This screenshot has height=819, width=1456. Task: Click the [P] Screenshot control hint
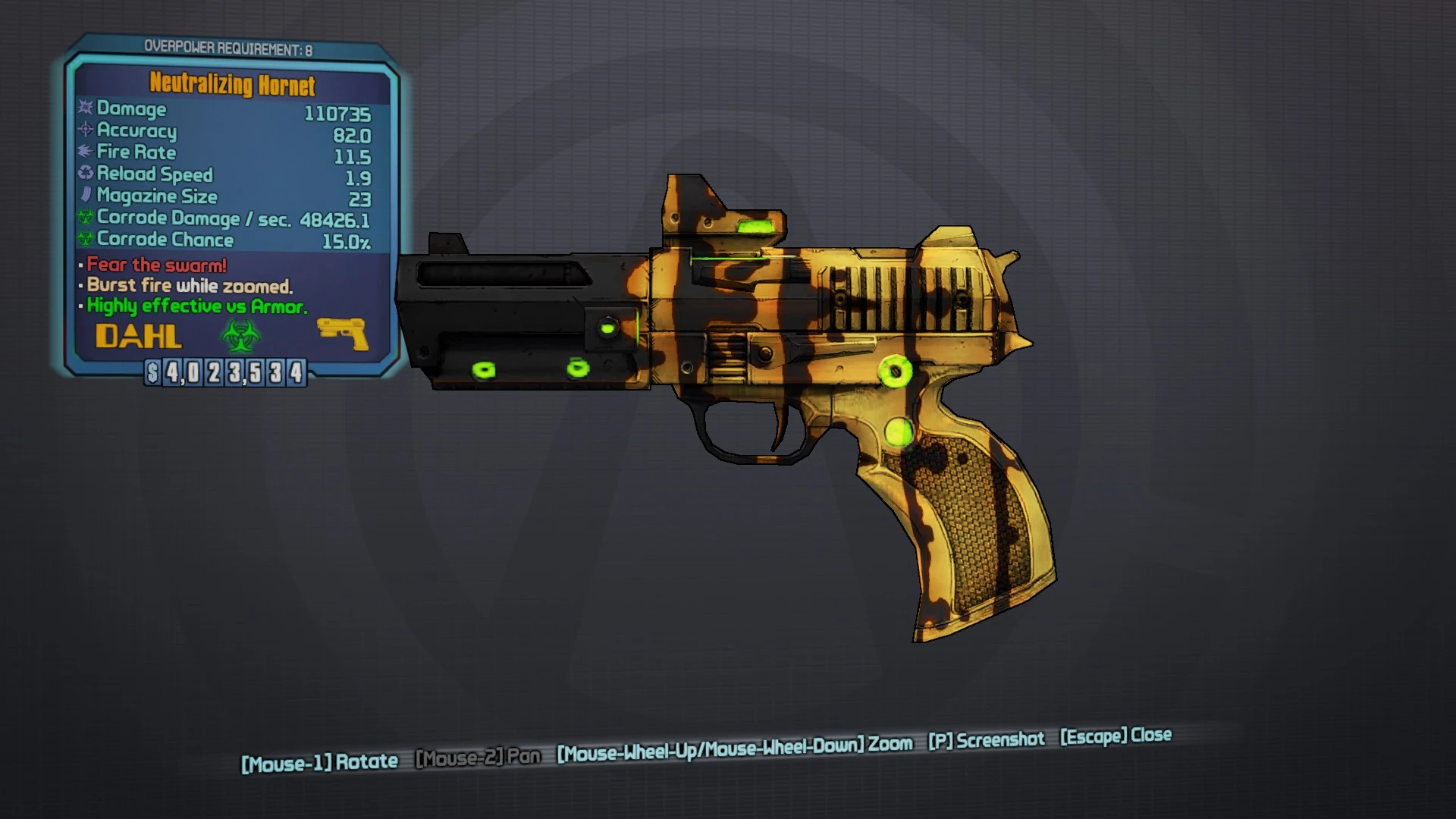[x=987, y=740]
